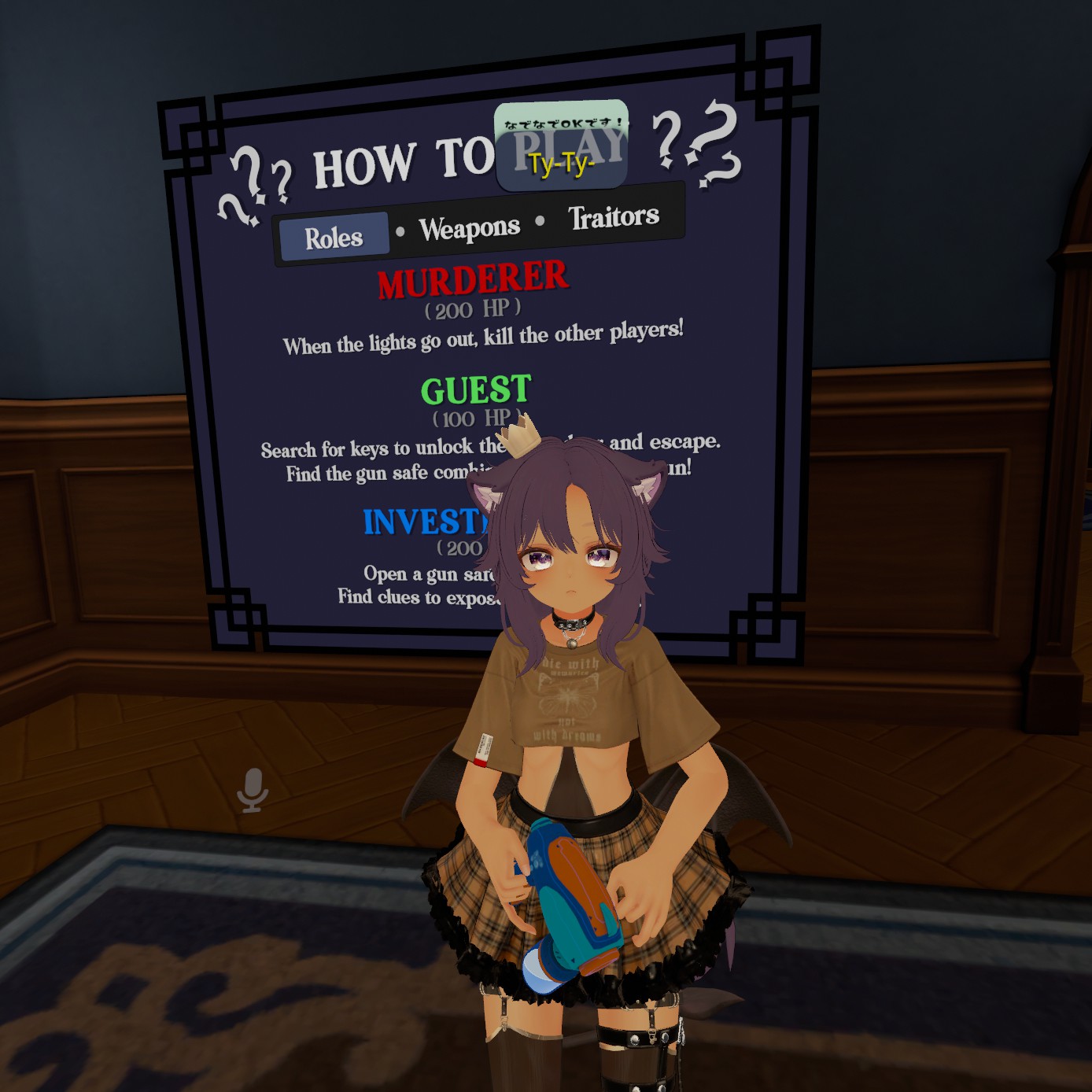Toggle the microphone icon
The height and width of the screenshot is (1092, 1092).
(x=253, y=789)
